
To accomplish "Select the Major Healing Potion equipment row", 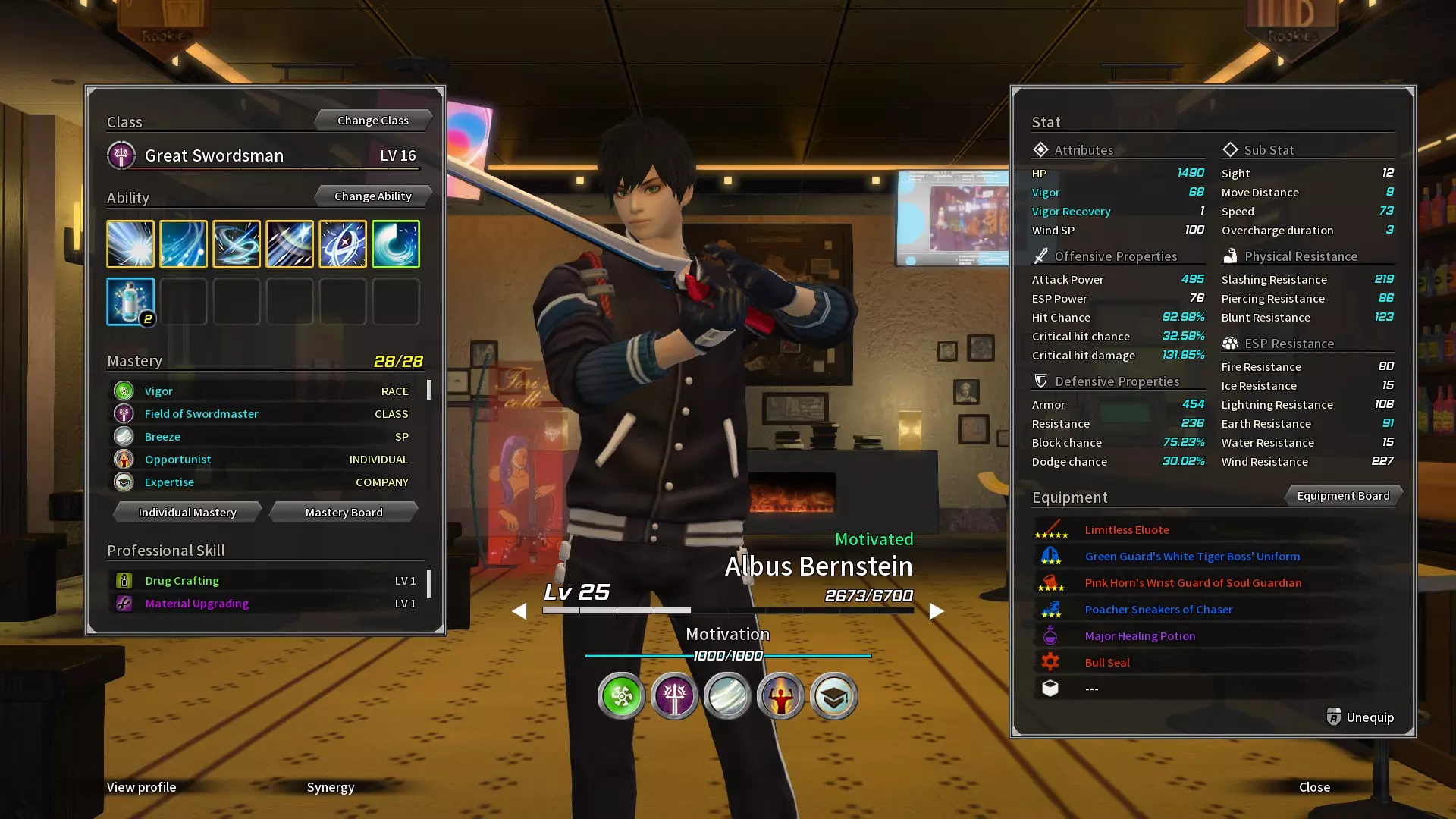I will 1140,636.
